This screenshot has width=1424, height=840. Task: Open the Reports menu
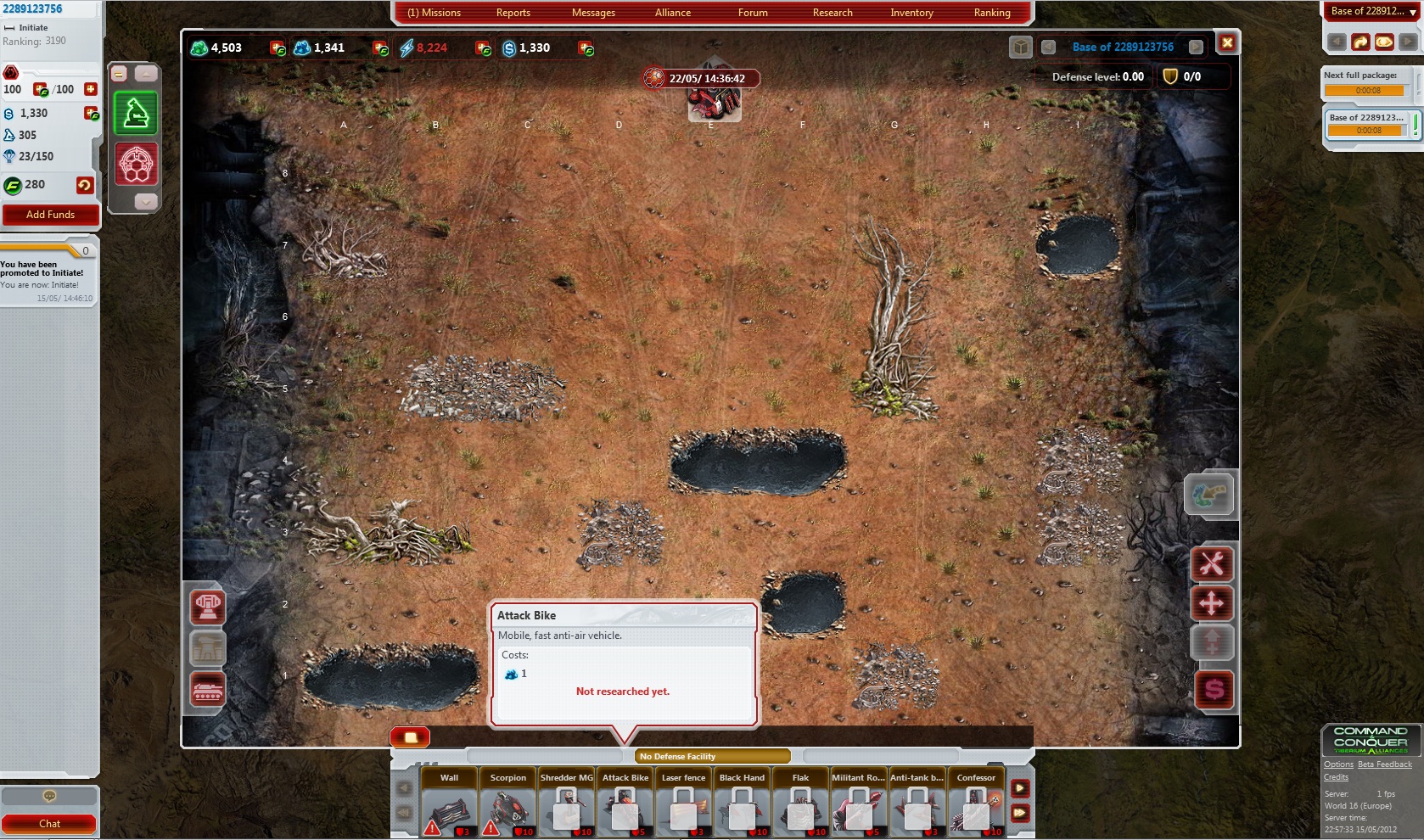513,13
